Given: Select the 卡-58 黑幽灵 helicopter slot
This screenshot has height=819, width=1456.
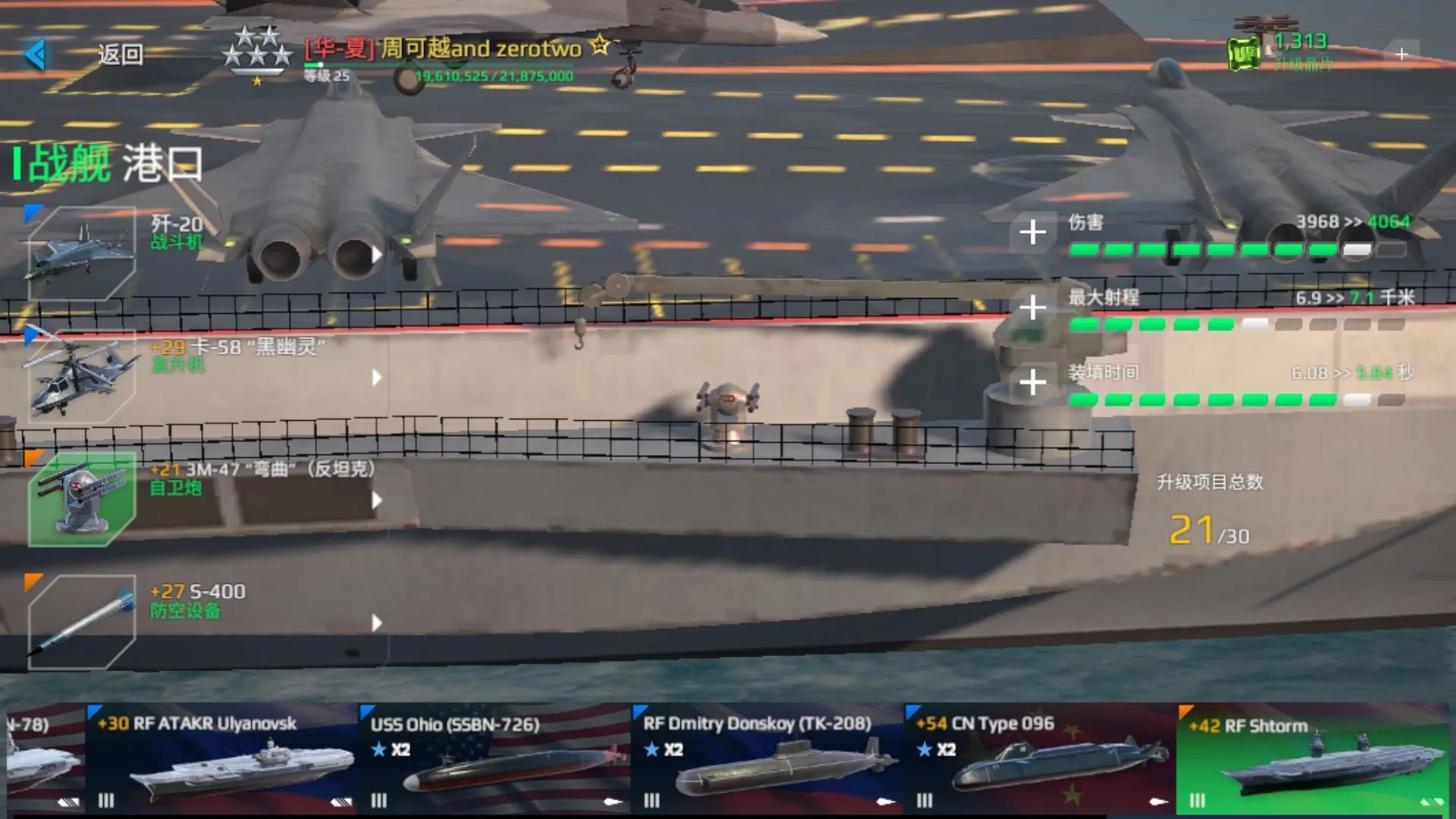Looking at the screenshot, I should tap(82, 377).
